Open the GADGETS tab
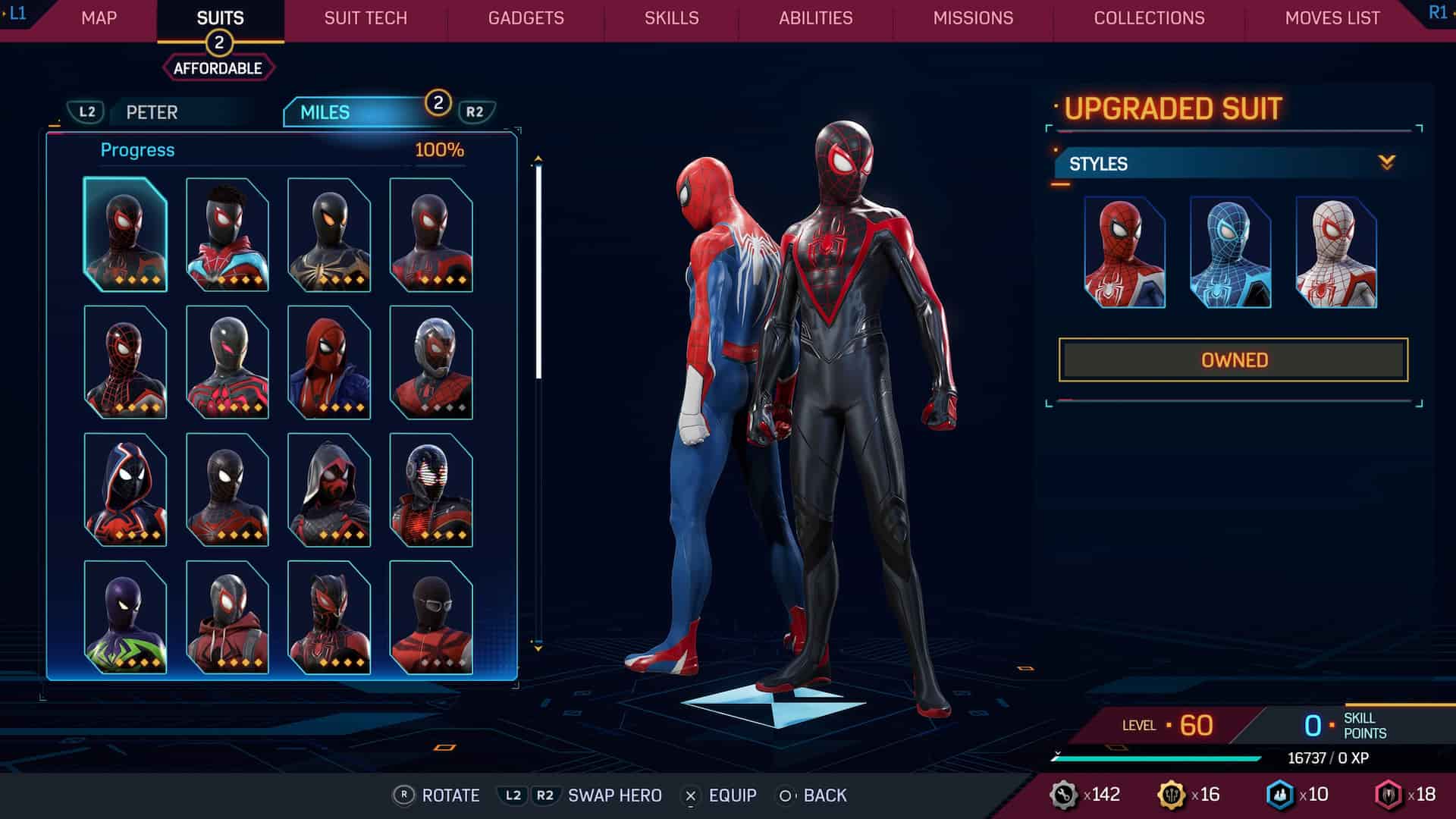1456x819 pixels. point(526,18)
